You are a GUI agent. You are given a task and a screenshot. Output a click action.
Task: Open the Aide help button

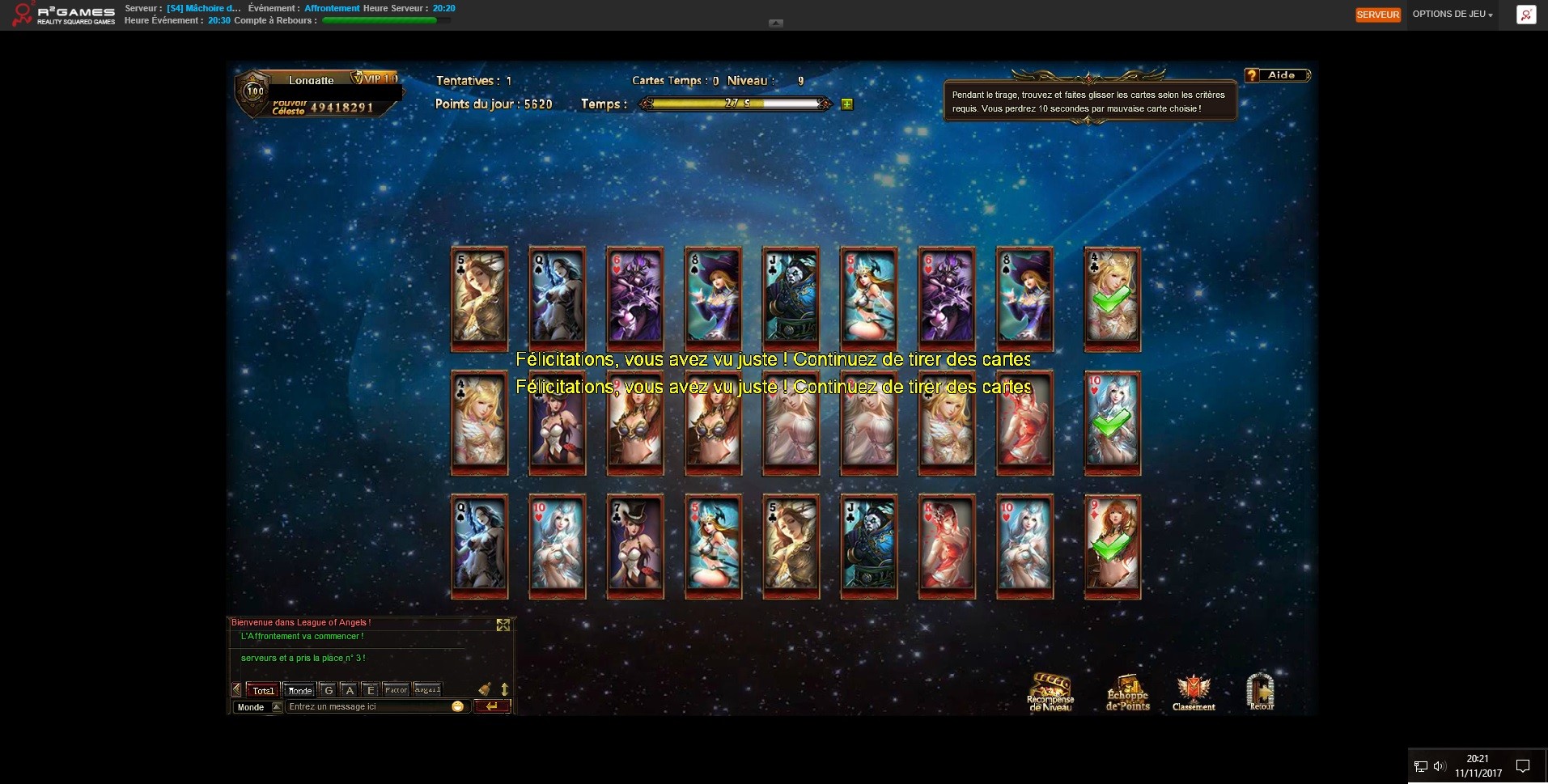1278,75
